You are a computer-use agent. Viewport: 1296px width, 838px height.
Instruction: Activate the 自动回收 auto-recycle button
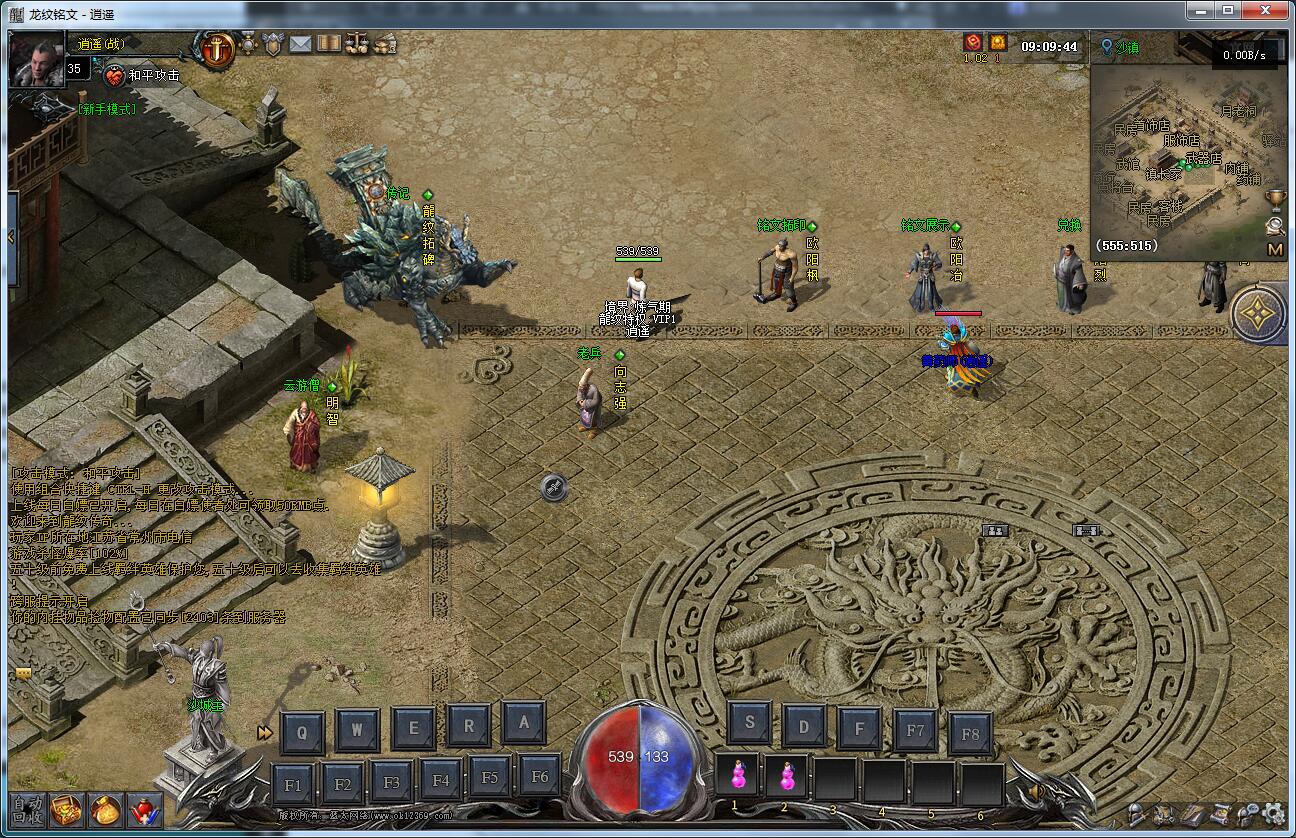[x=27, y=808]
